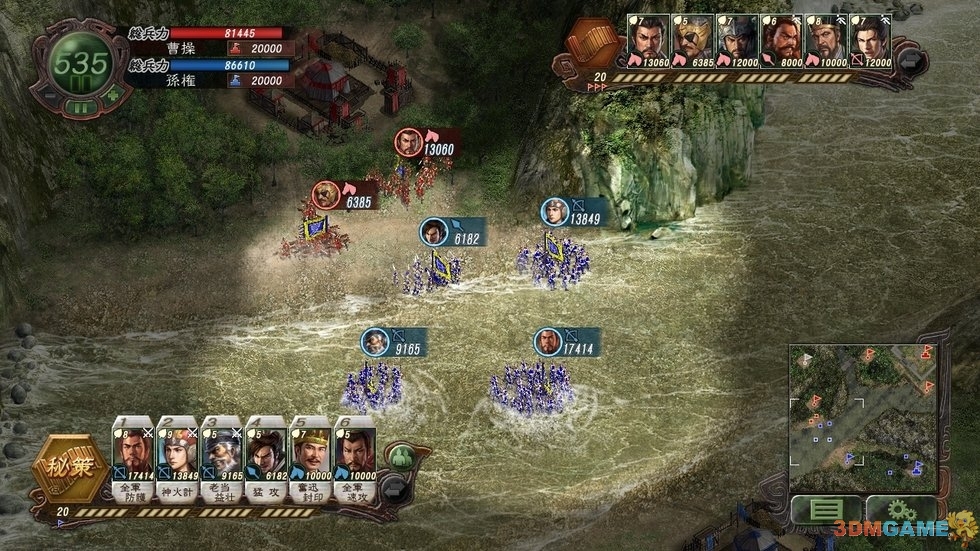Increase battle speed with the green plus

tap(112, 97)
